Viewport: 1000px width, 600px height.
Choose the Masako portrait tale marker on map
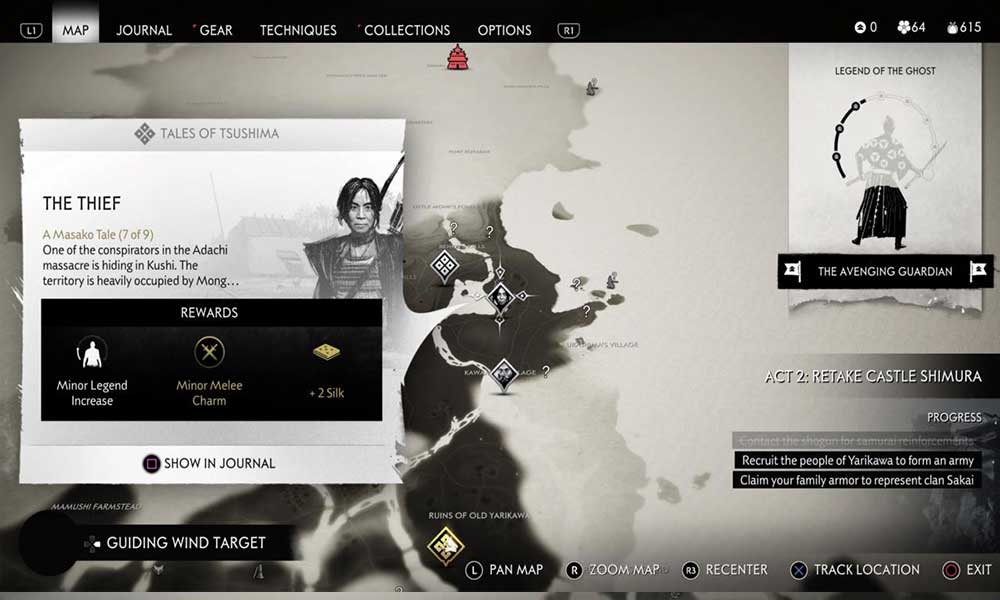point(501,295)
